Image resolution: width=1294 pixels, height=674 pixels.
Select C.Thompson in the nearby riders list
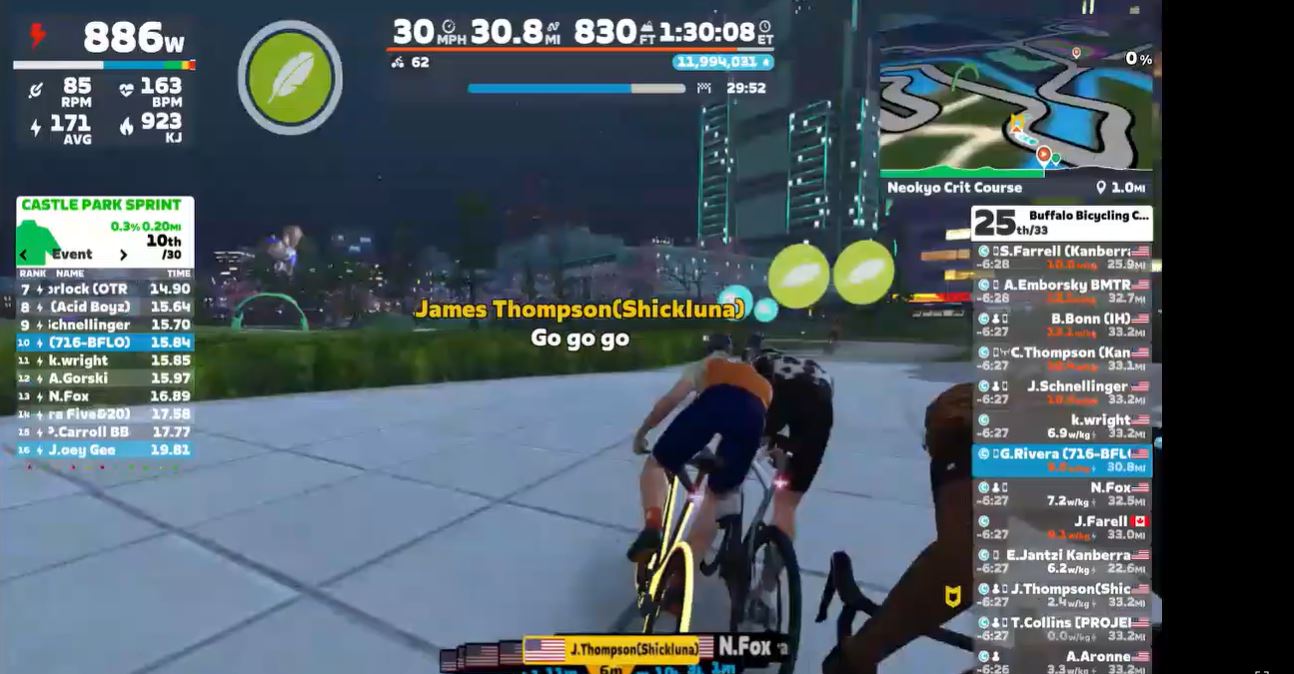coord(1062,359)
